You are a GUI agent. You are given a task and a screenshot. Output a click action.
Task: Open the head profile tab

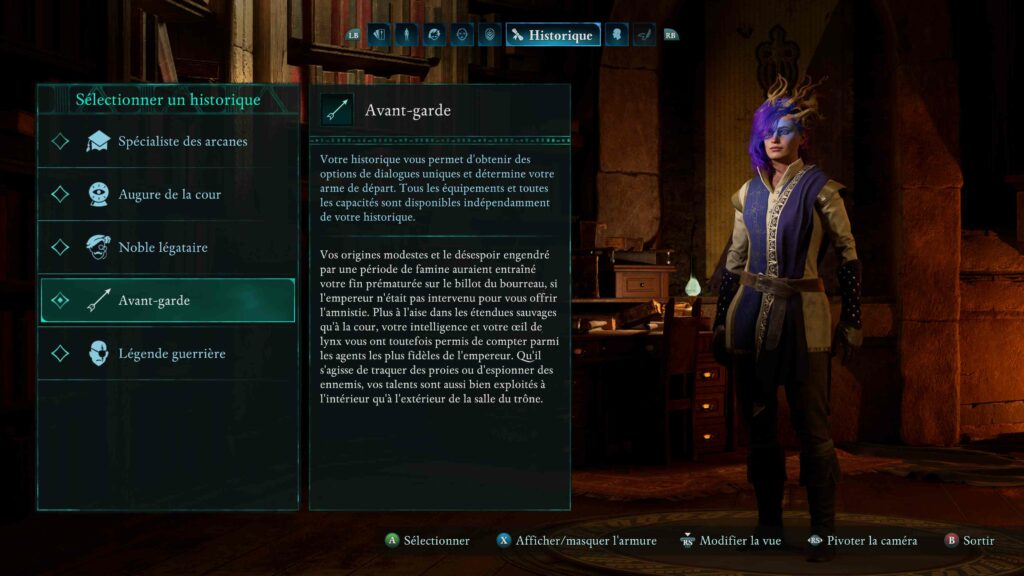[x=617, y=35]
